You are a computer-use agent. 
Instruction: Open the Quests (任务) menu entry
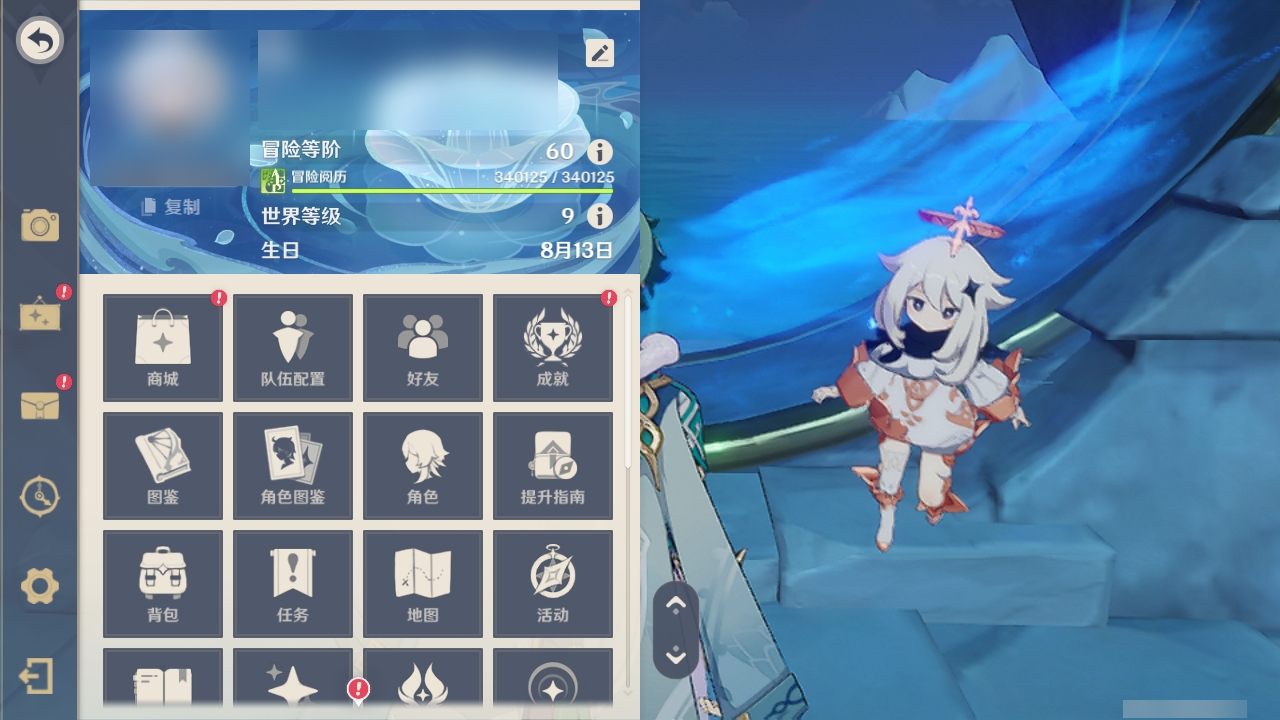pyautogui.click(x=292, y=583)
